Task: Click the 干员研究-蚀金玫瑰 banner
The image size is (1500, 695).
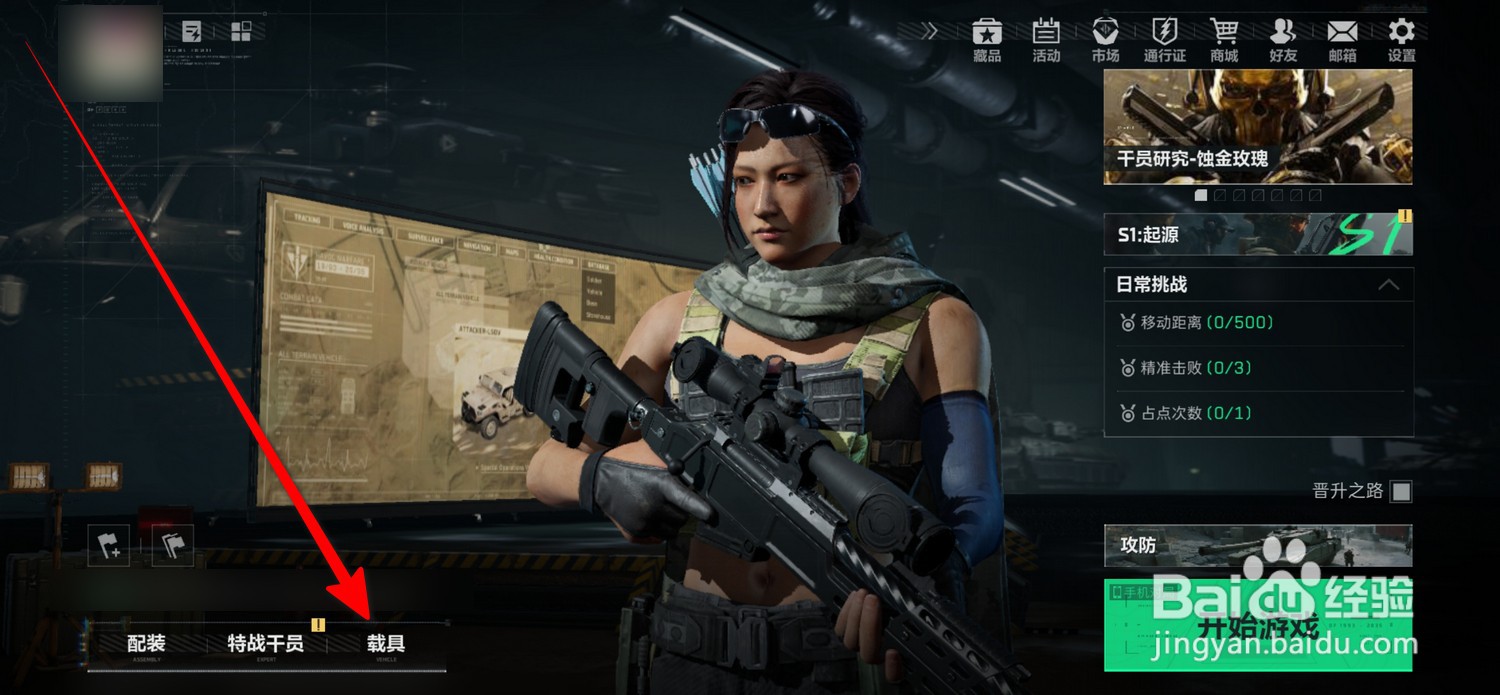Action: (1258, 126)
